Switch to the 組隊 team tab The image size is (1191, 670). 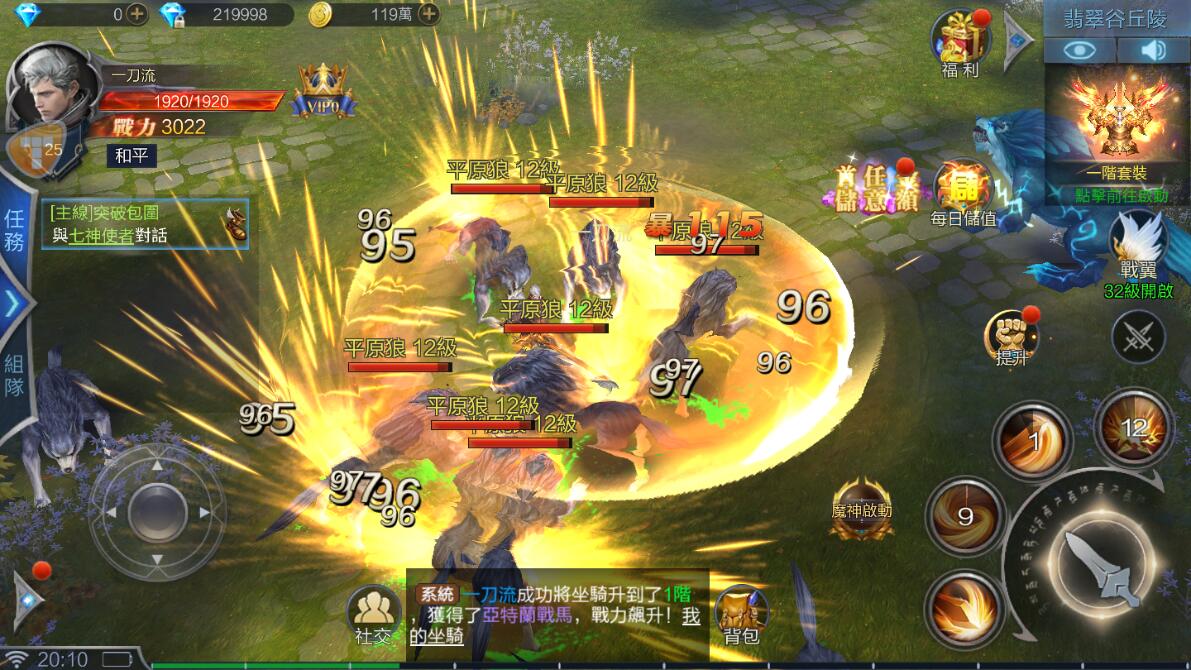point(14,375)
